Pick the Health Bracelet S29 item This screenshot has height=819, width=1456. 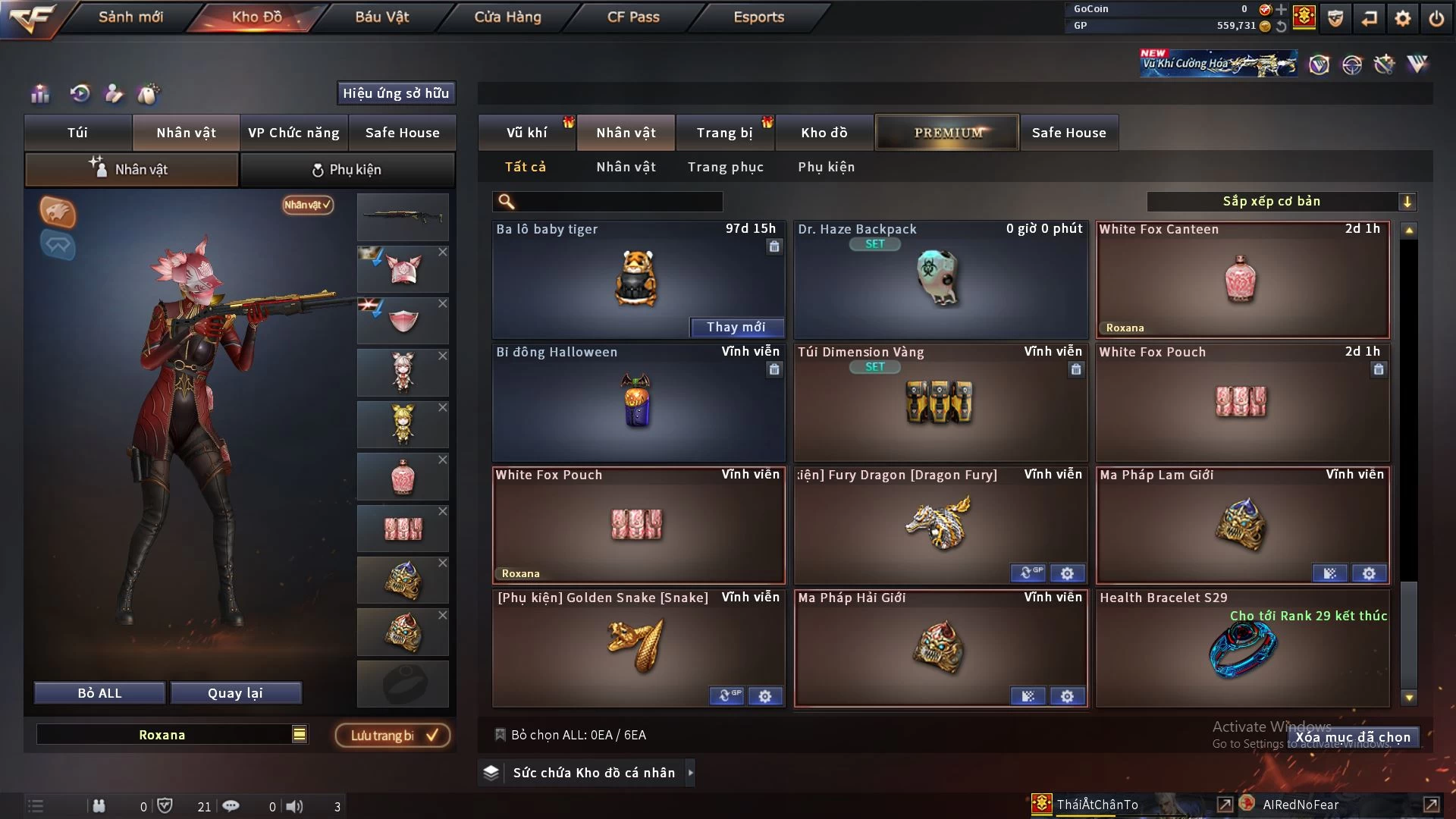pyautogui.click(x=1241, y=648)
